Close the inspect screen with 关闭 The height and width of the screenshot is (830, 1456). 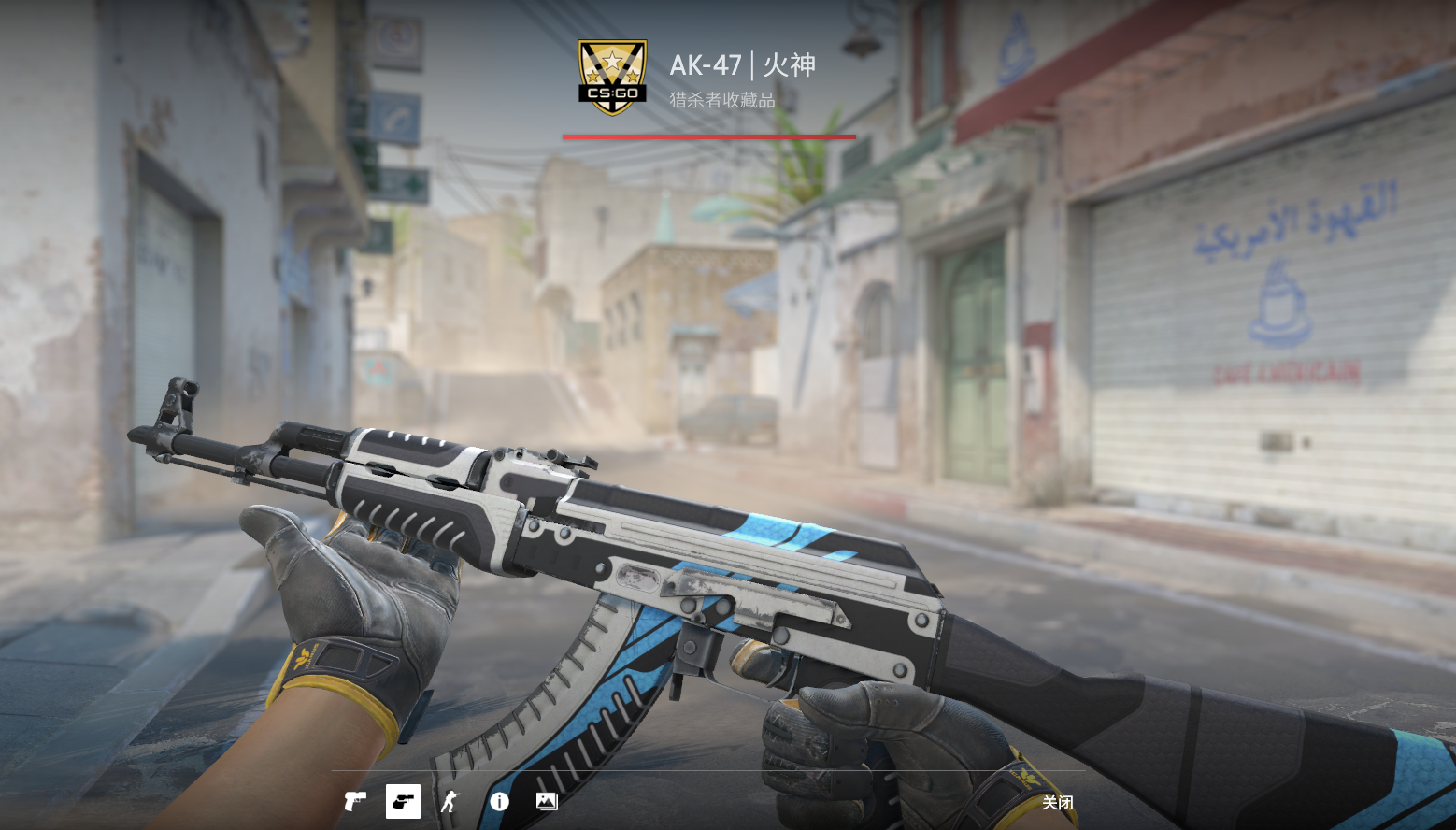1057,803
